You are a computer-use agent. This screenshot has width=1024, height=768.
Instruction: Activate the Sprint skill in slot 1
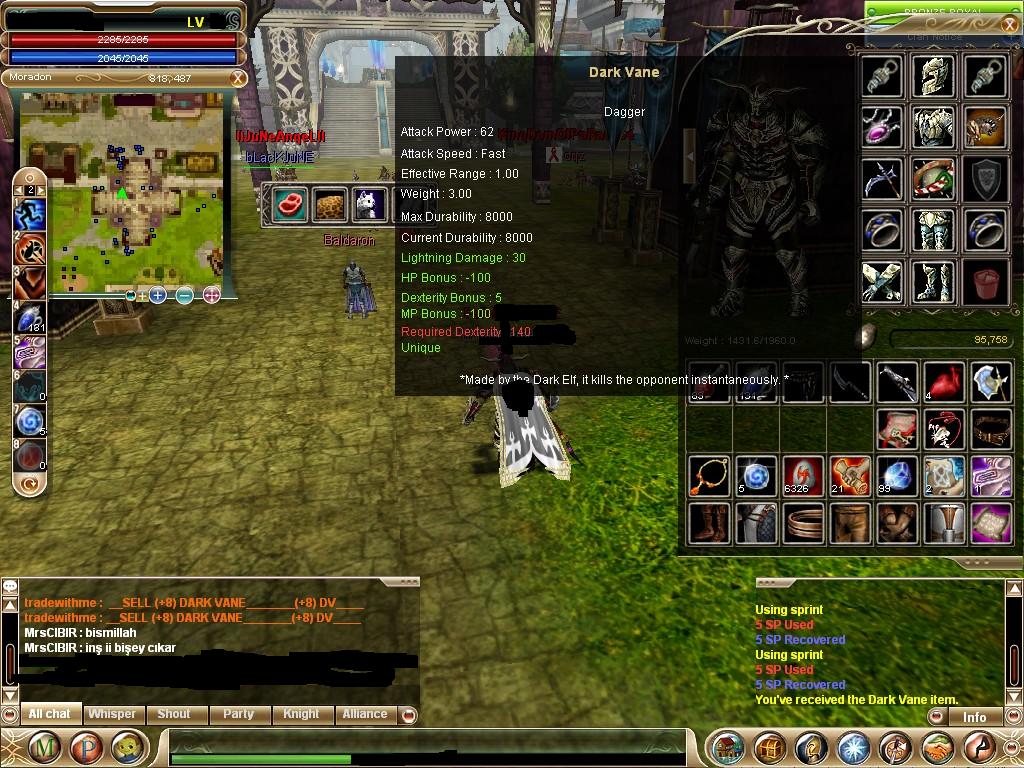coord(30,213)
